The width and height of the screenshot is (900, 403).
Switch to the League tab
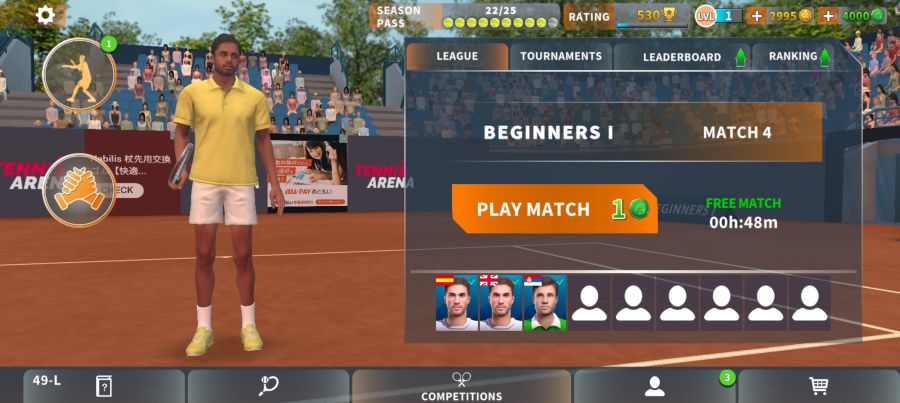(x=457, y=56)
